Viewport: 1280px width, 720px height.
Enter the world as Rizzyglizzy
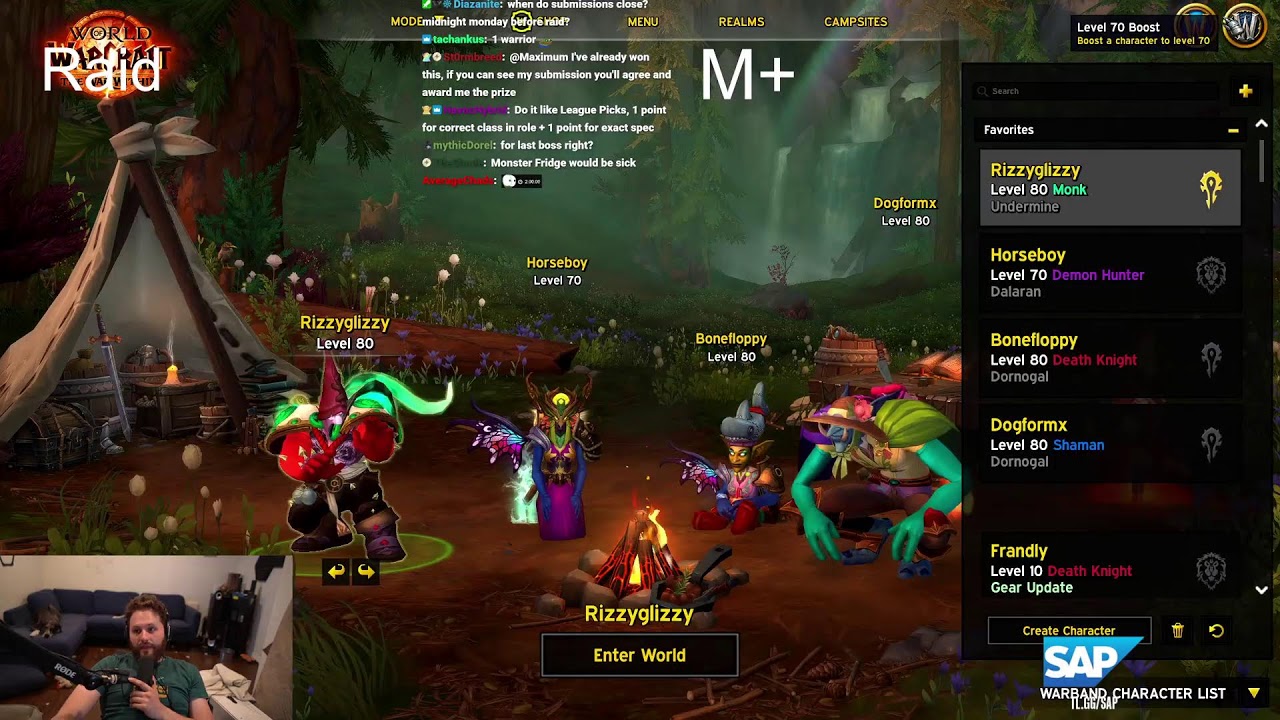point(639,655)
